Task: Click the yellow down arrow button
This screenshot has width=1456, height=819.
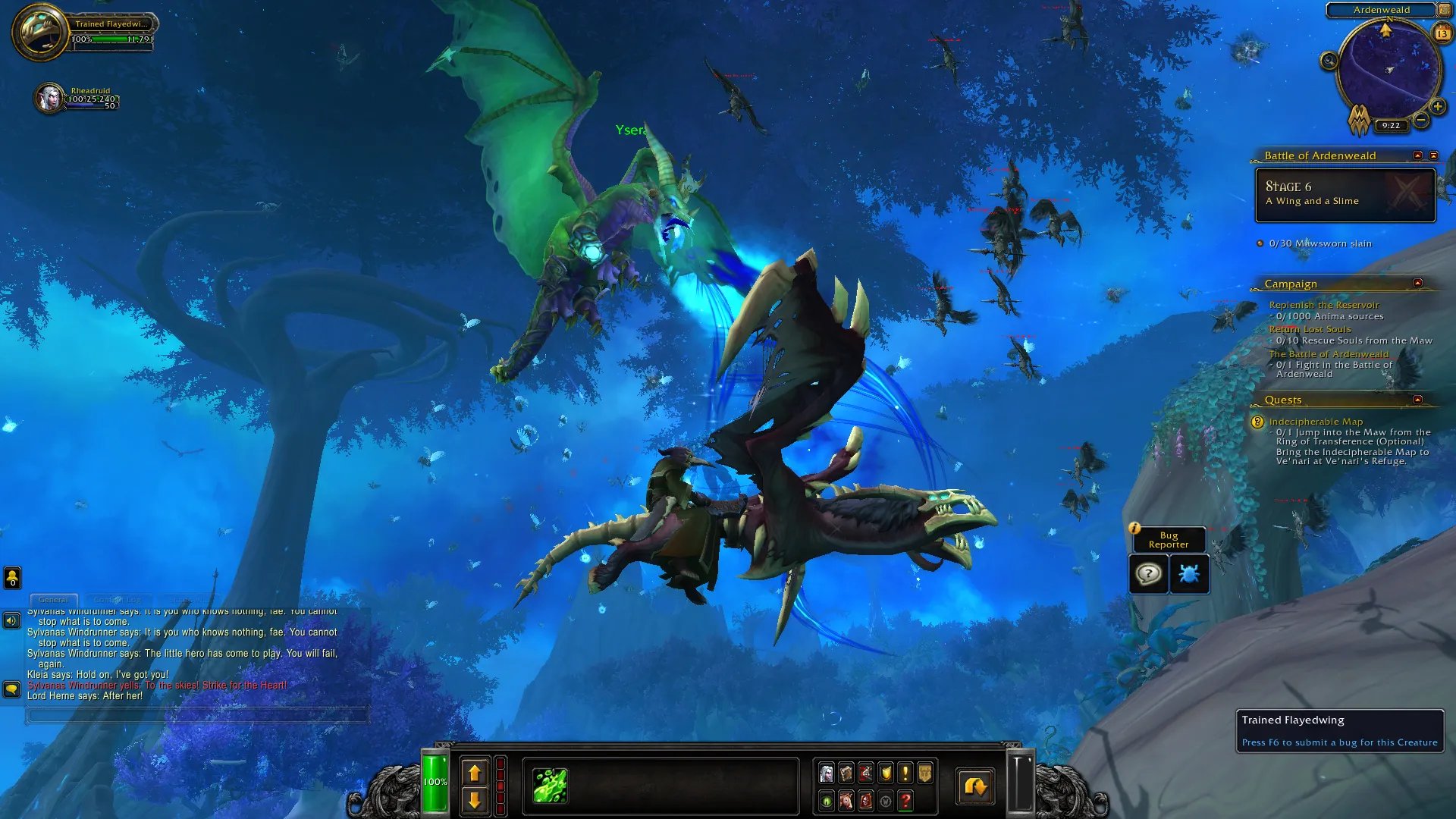Action: (x=475, y=800)
